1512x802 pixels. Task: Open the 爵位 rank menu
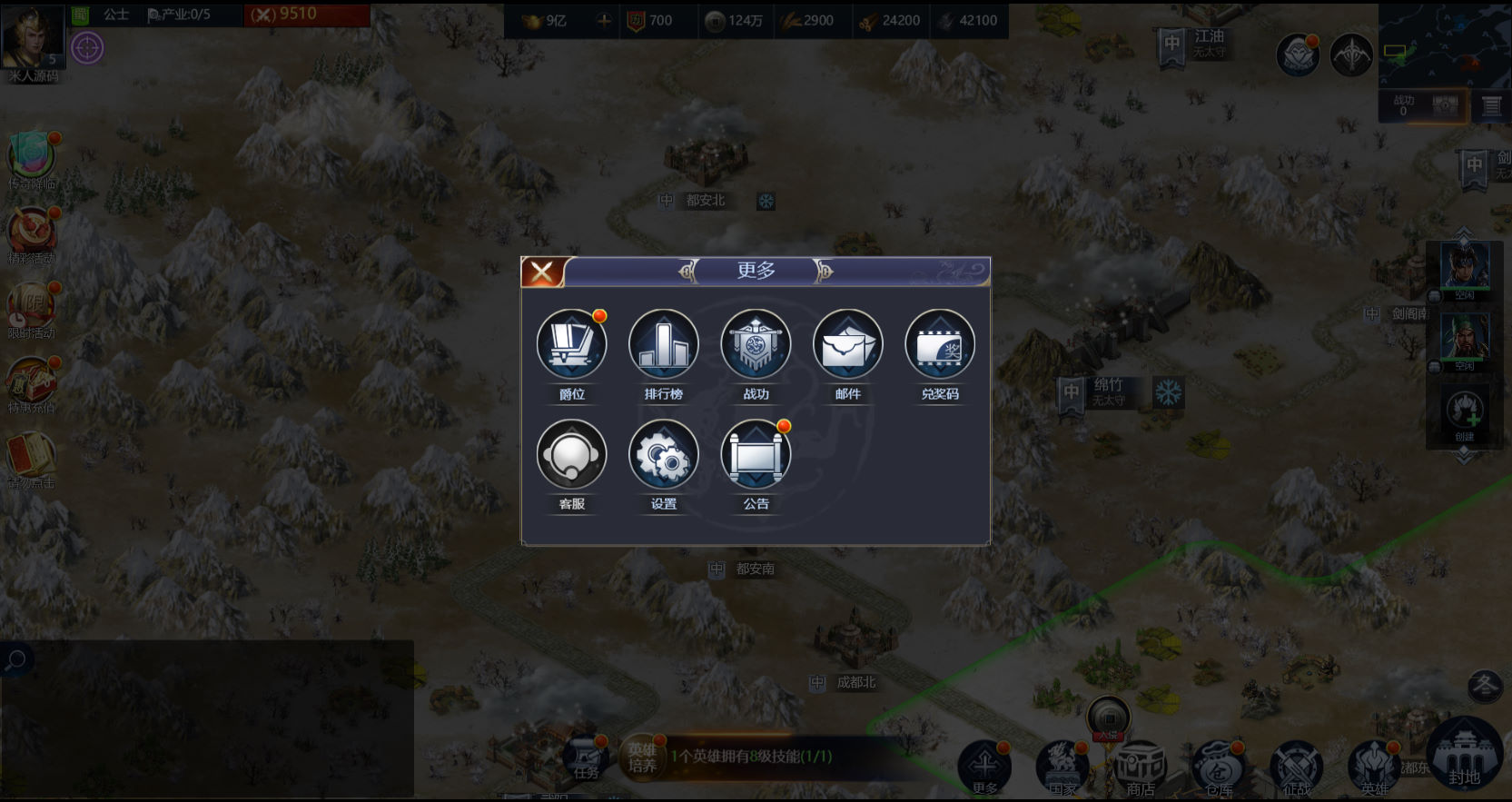pyautogui.click(x=572, y=345)
